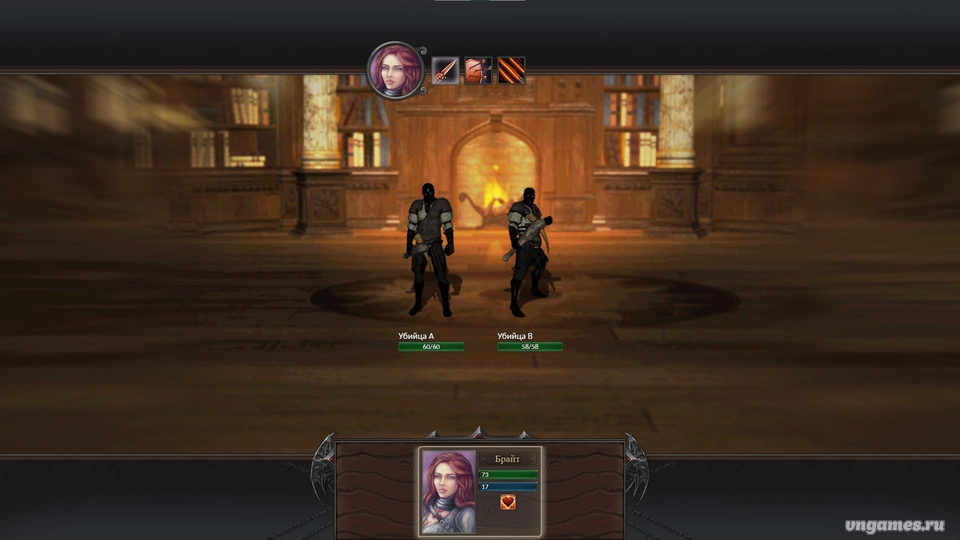
Task: Select the dagger attack skill icon
Action: [x=445, y=71]
